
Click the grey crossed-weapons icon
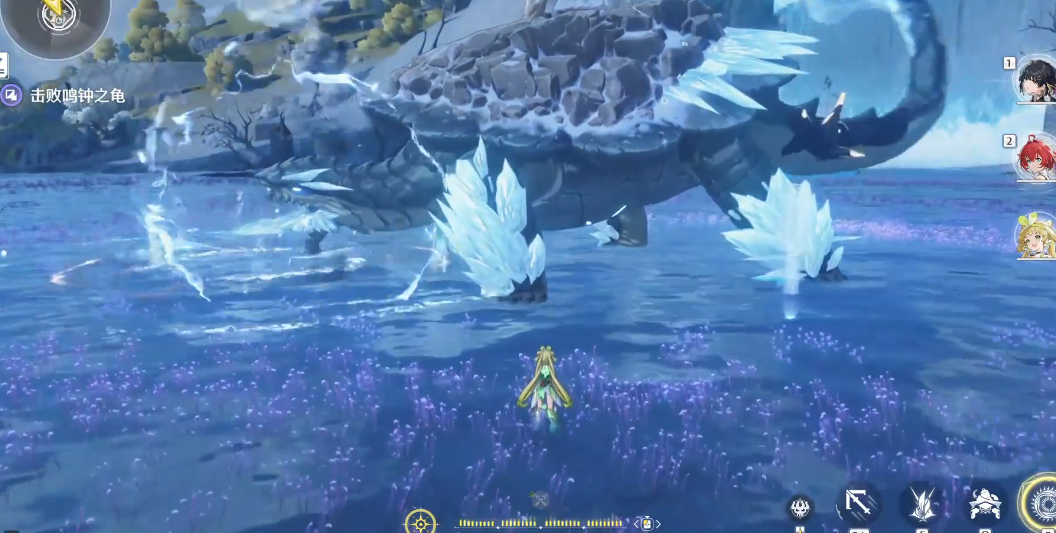click(540, 499)
